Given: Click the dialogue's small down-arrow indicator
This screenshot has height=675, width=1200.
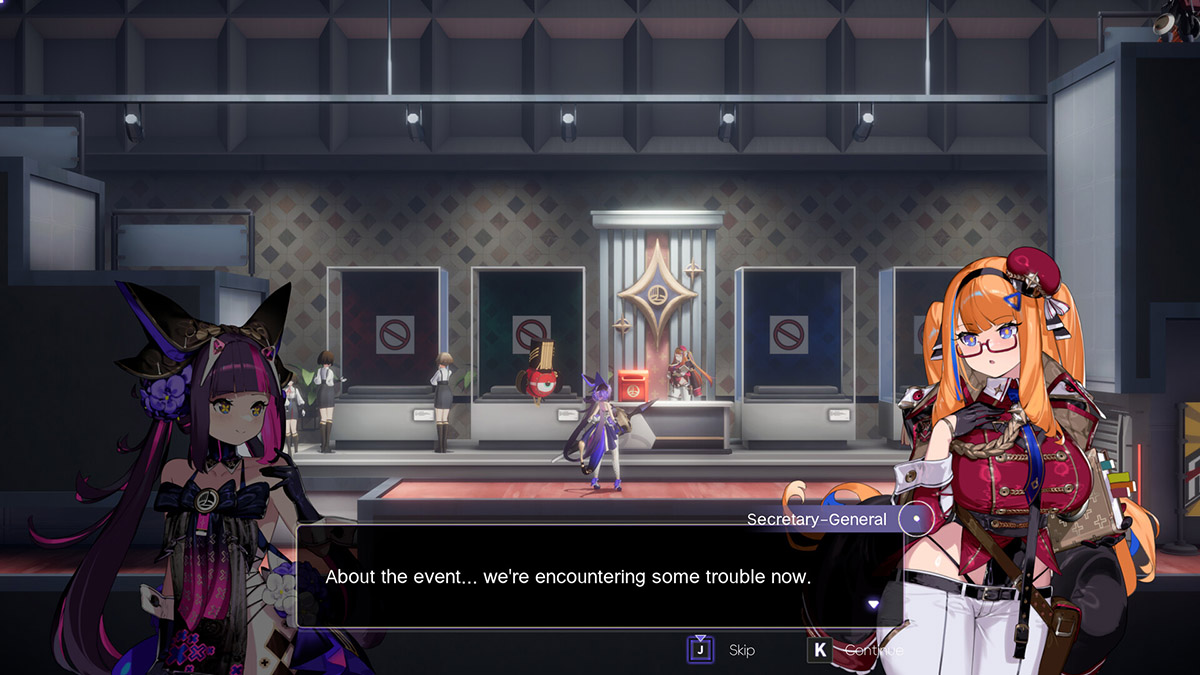Looking at the screenshot, I should [x=873, y=604].
